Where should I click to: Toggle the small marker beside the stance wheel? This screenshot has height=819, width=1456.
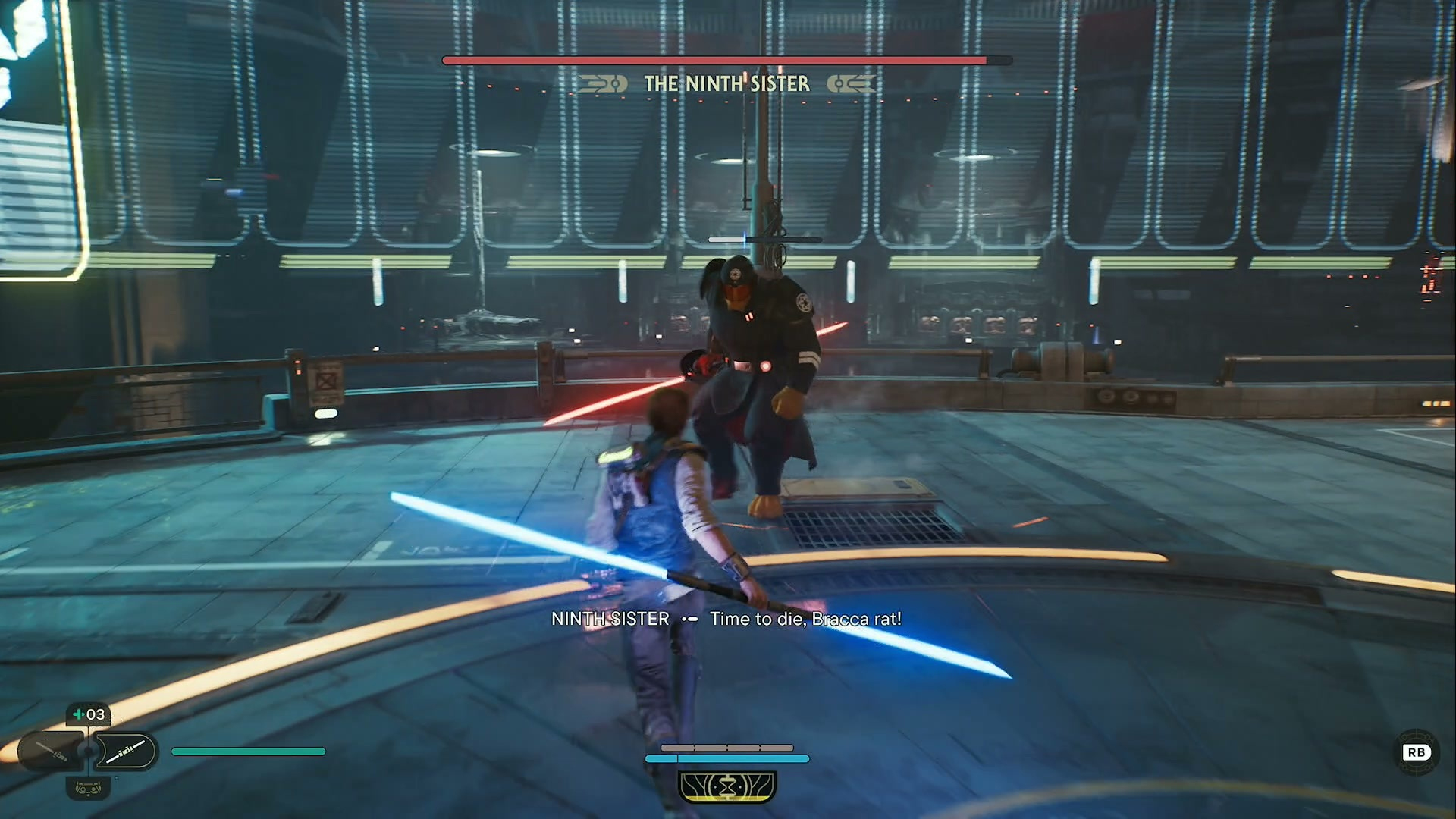(x=116, y=778)
